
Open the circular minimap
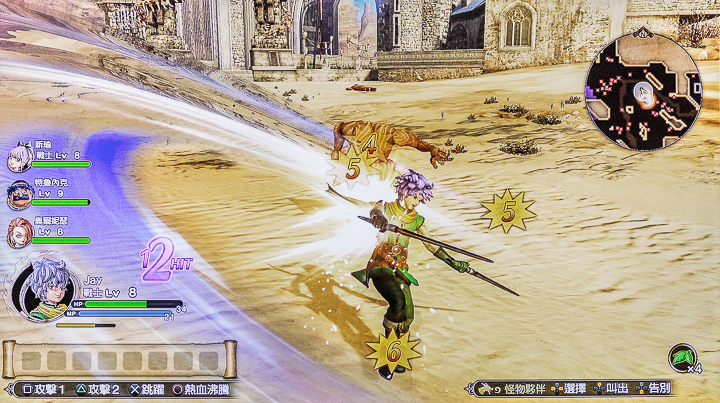tap(642, 92)
